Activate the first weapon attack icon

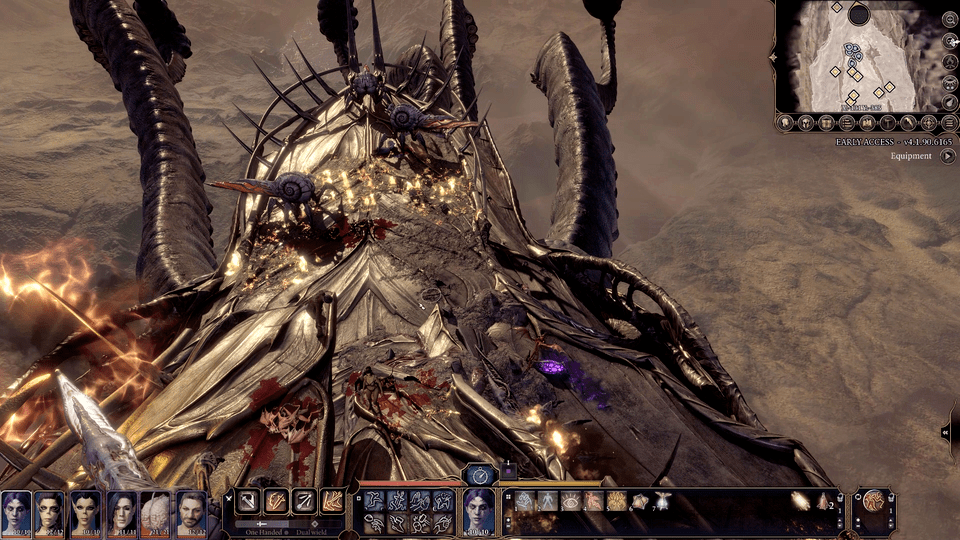tap(248, 502)
